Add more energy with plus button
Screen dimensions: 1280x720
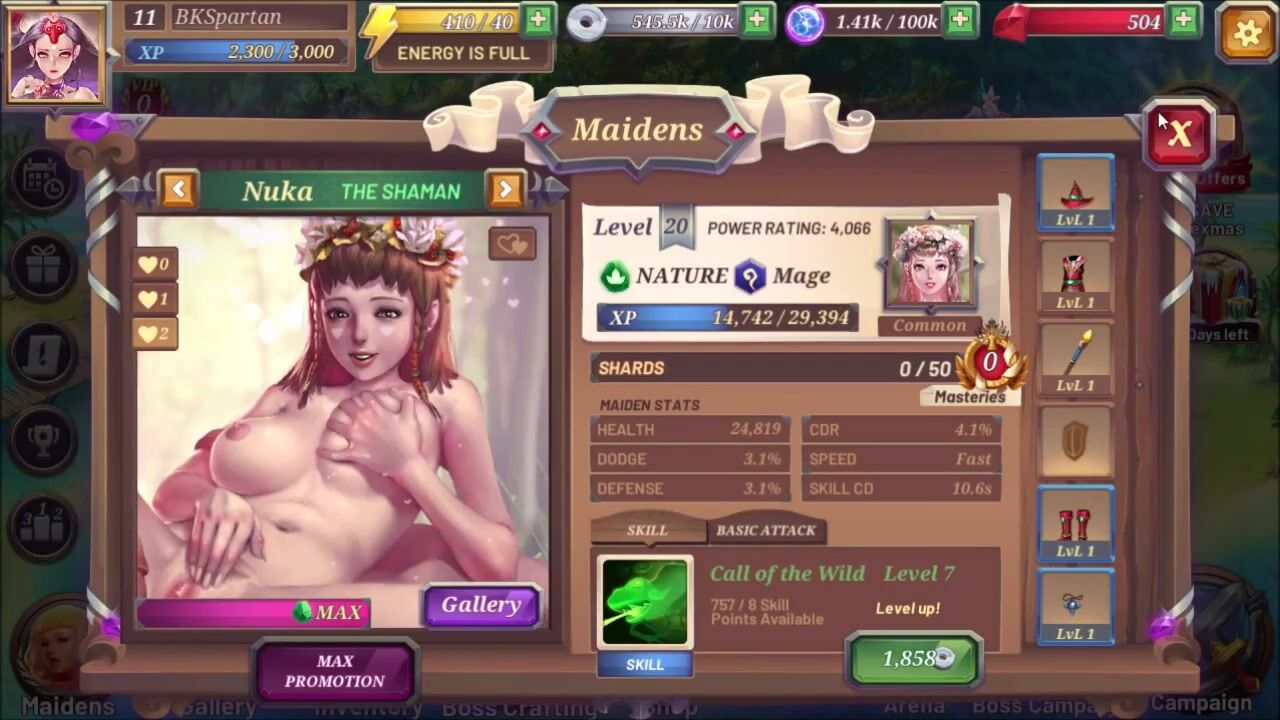click(538, 20)
